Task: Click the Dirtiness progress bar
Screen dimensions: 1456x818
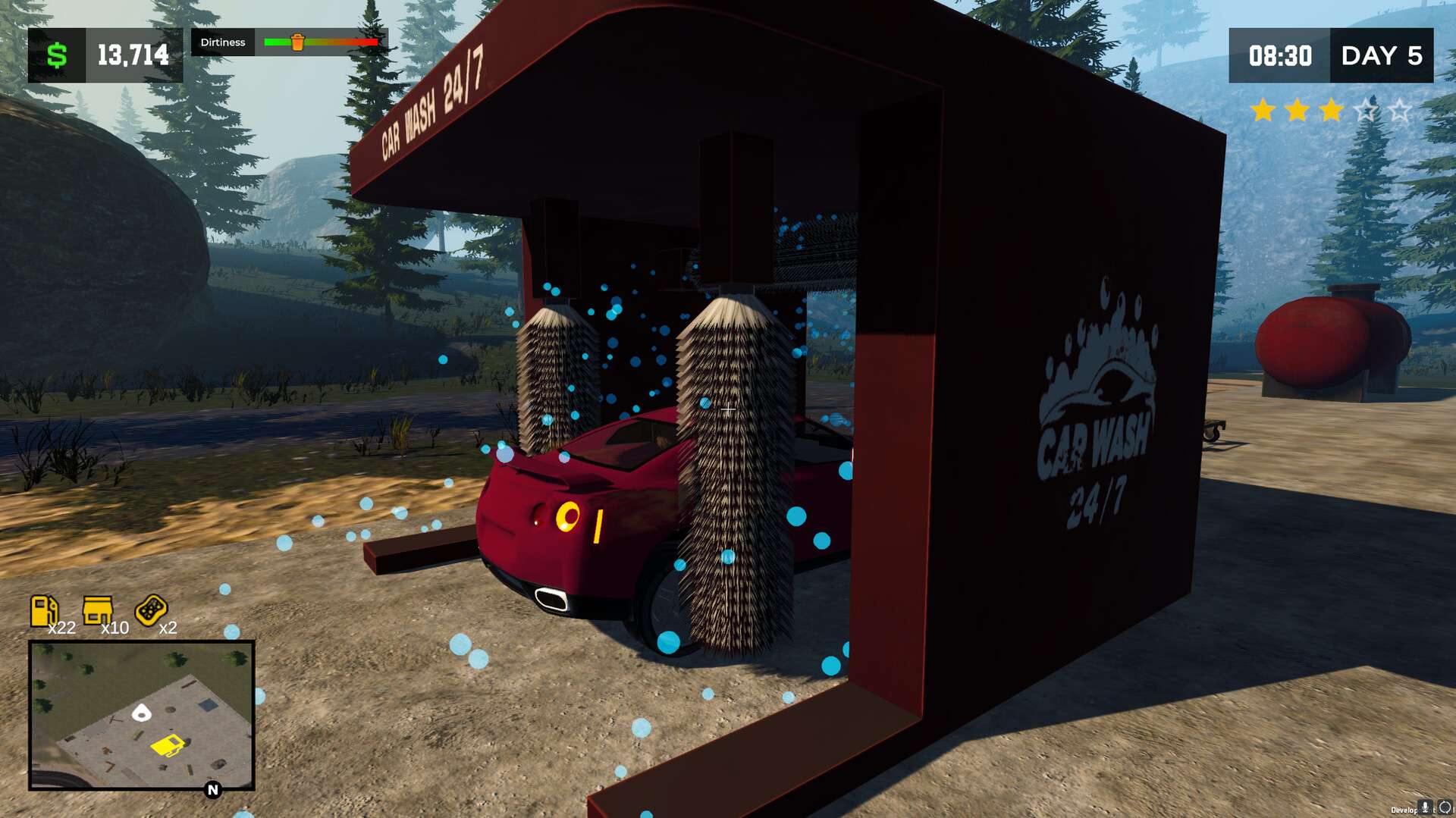Action: click(322, 43)
